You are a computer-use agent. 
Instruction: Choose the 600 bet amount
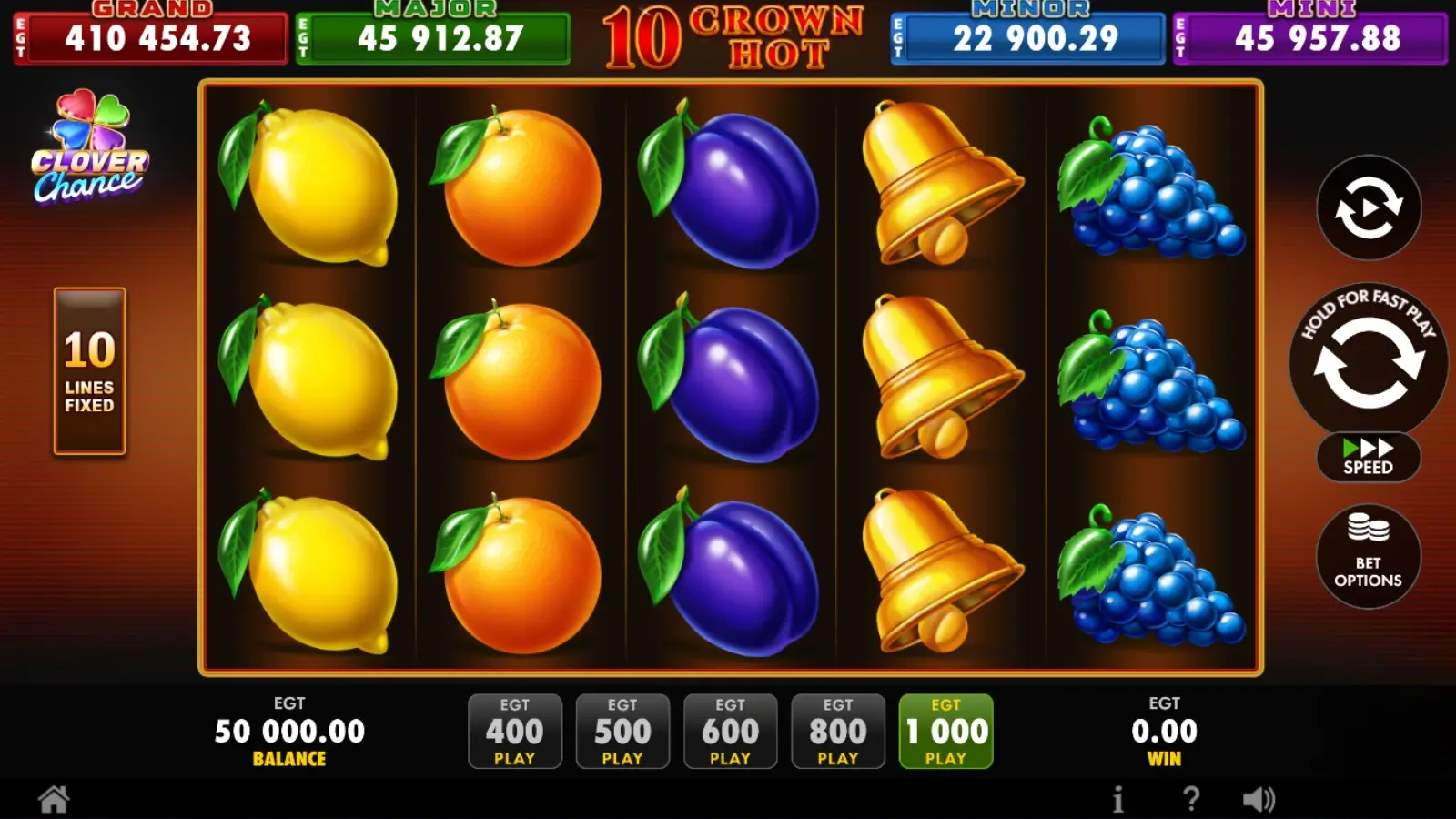pyautogui.click(x=731, y=731)
